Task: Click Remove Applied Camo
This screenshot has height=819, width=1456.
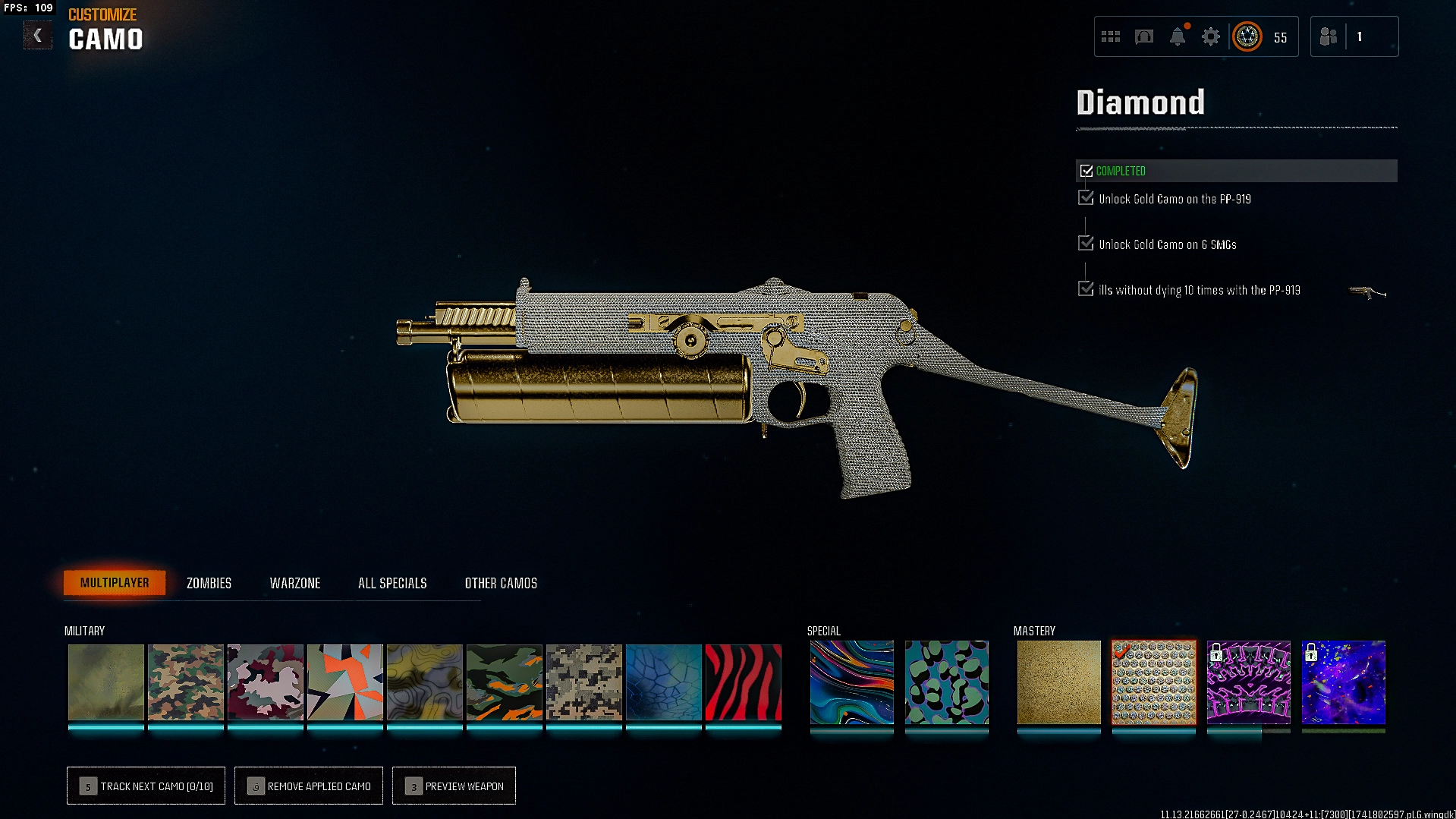Action: click(309, 786)
